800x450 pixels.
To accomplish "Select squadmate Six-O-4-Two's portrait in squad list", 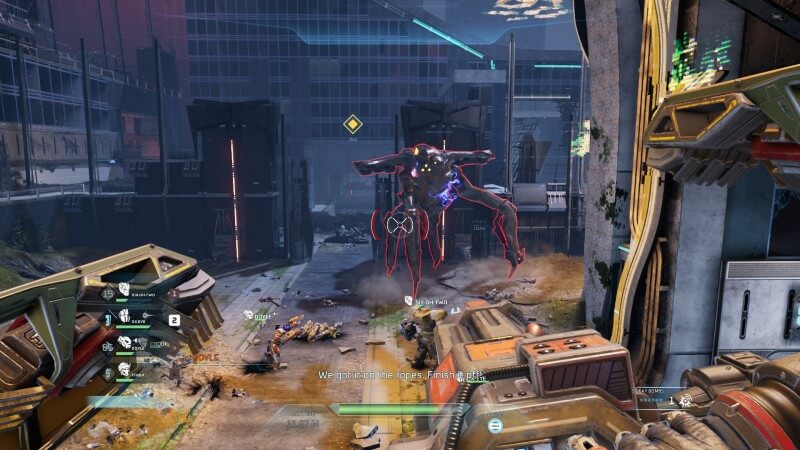I will [x=124, y=290].
